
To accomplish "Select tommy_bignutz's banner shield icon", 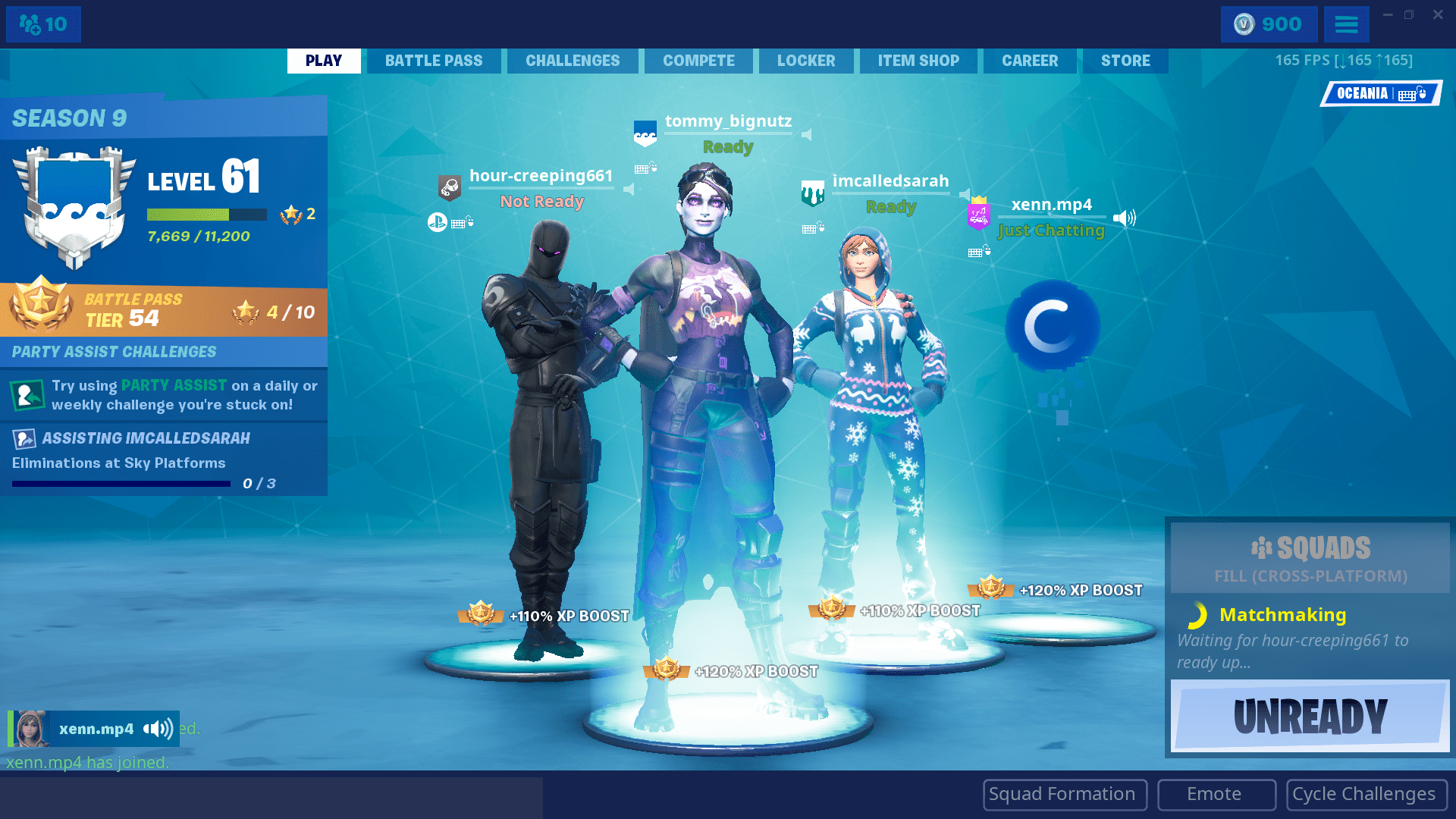I will 644,133.
